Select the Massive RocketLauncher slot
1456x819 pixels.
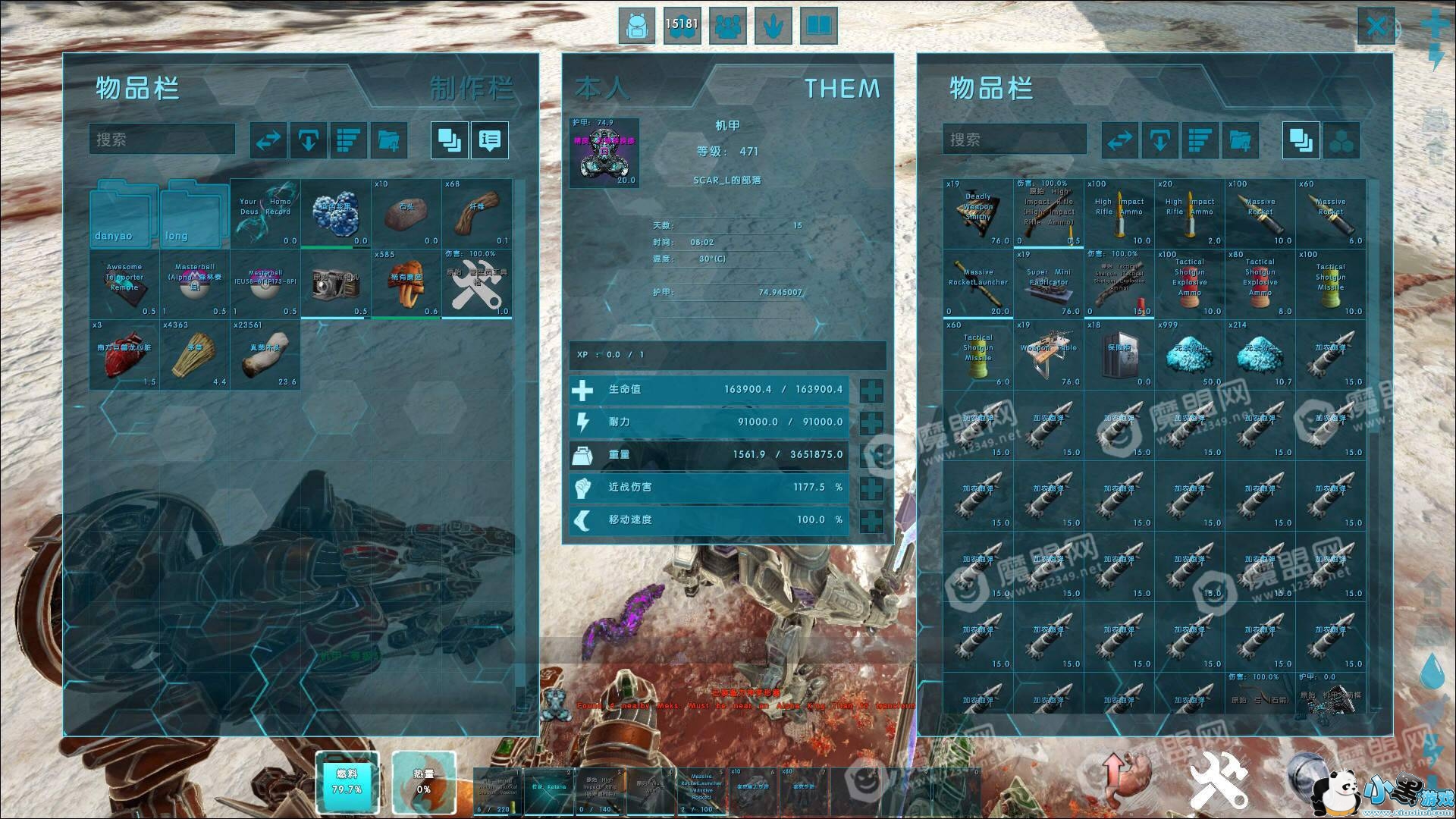(978, 284)
